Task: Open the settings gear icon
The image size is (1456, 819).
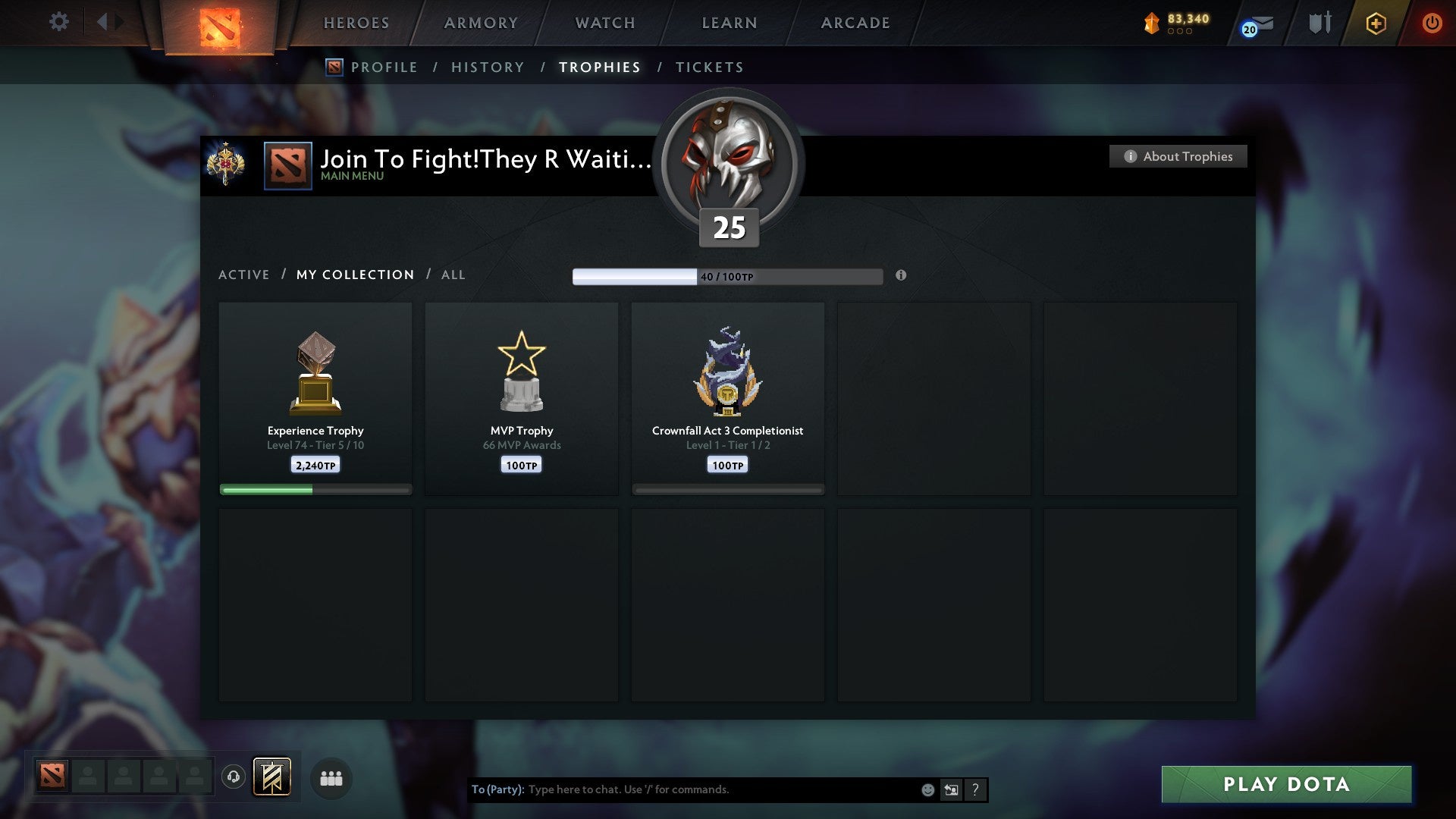Action: 59,21
